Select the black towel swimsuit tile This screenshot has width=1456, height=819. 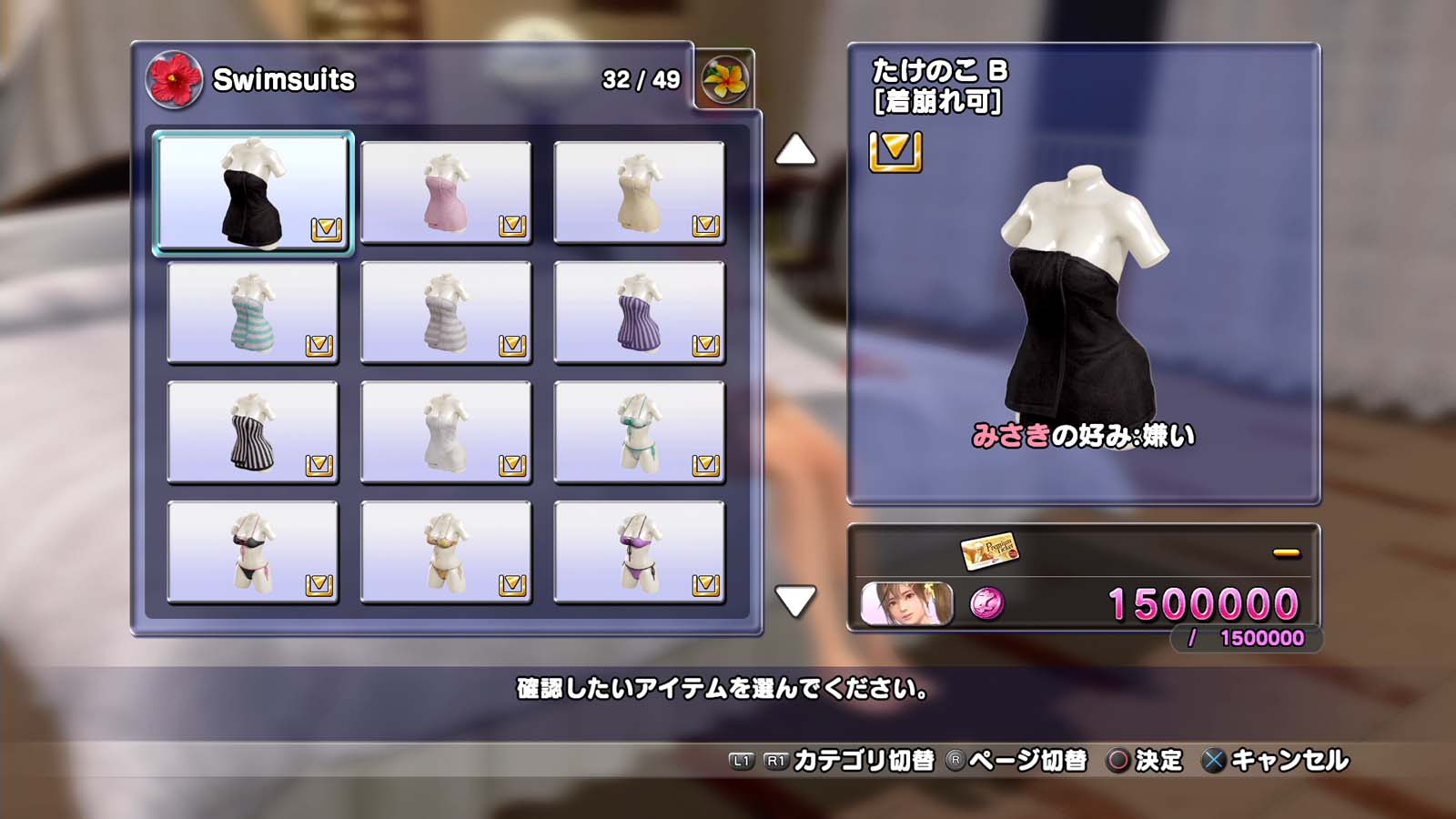[x=253, y=192]
